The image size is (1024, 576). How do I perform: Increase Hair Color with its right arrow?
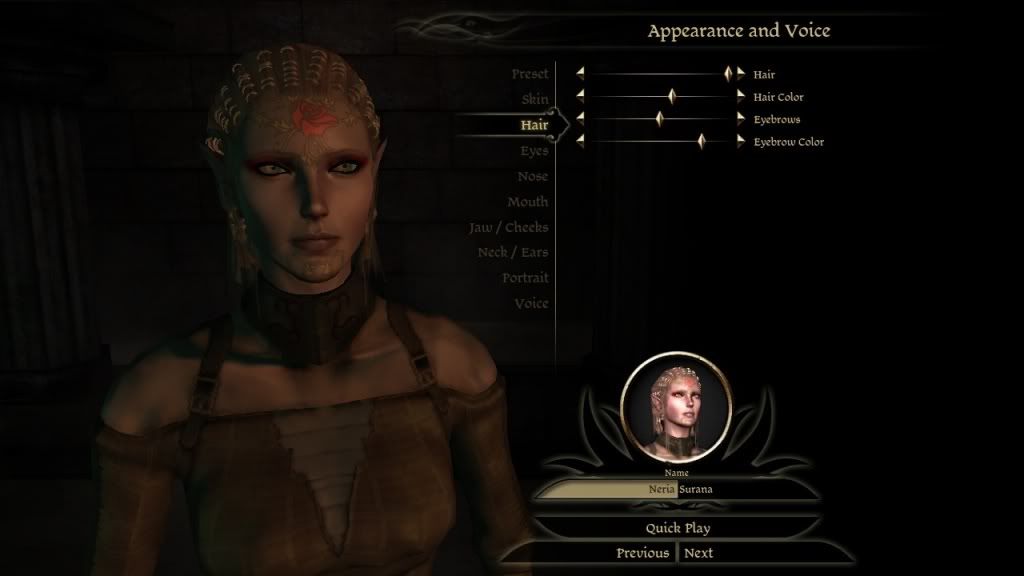tap(741, 97)
